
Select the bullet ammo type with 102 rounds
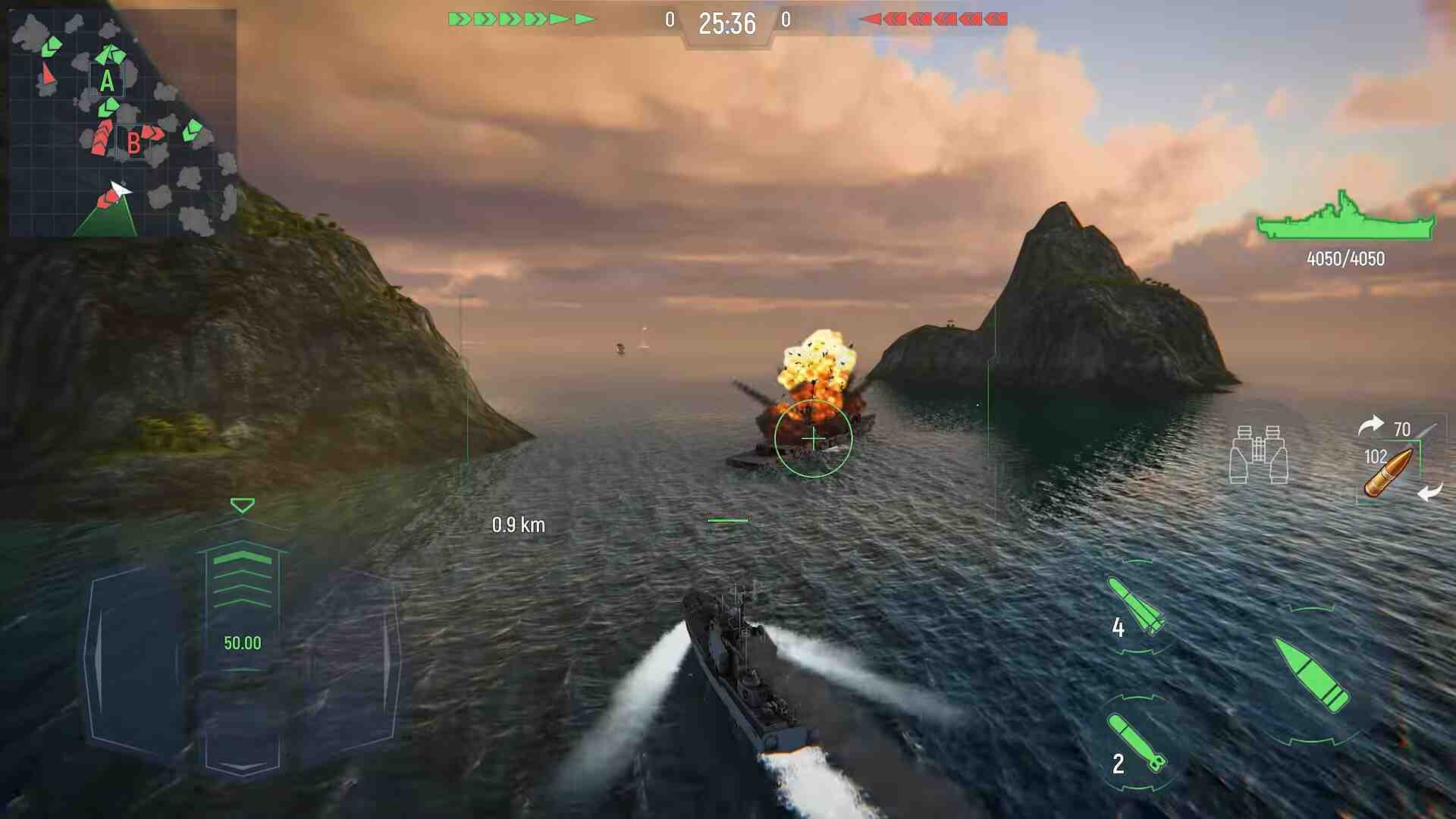1388,472
